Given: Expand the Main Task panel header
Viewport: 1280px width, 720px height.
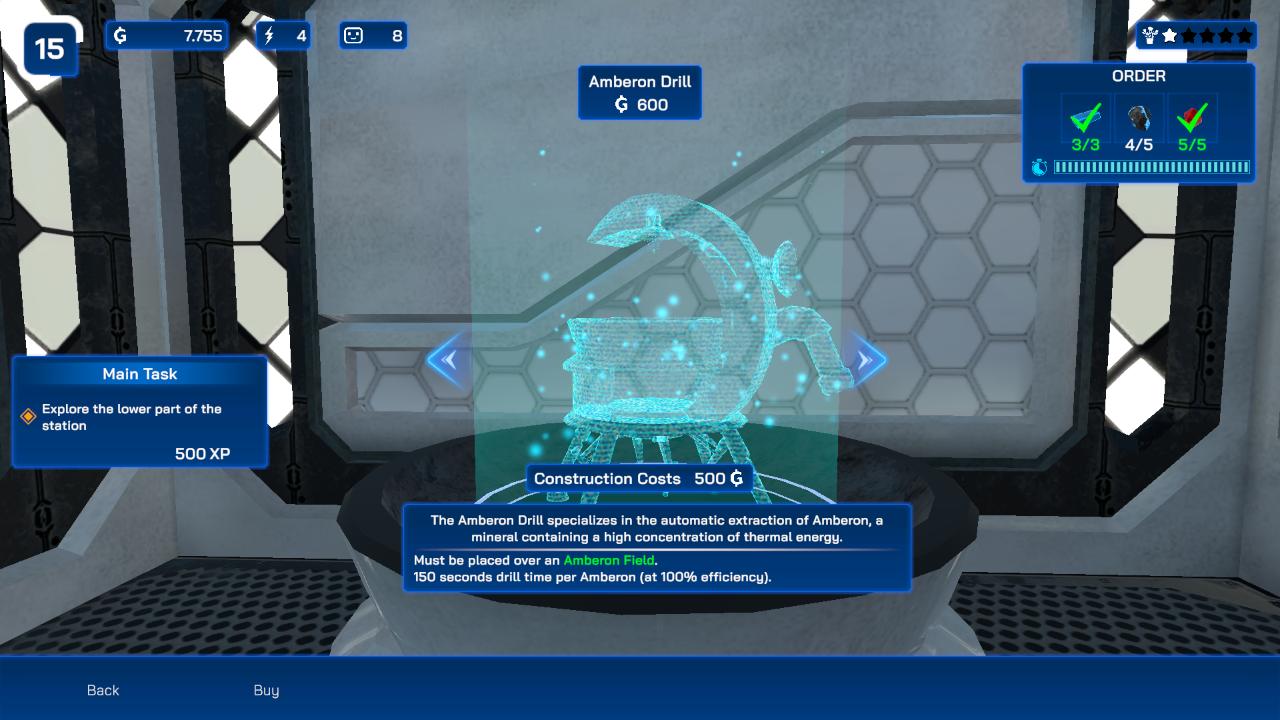Looking at the screenshot, I should pyautogui.click(x=139, y=374).
